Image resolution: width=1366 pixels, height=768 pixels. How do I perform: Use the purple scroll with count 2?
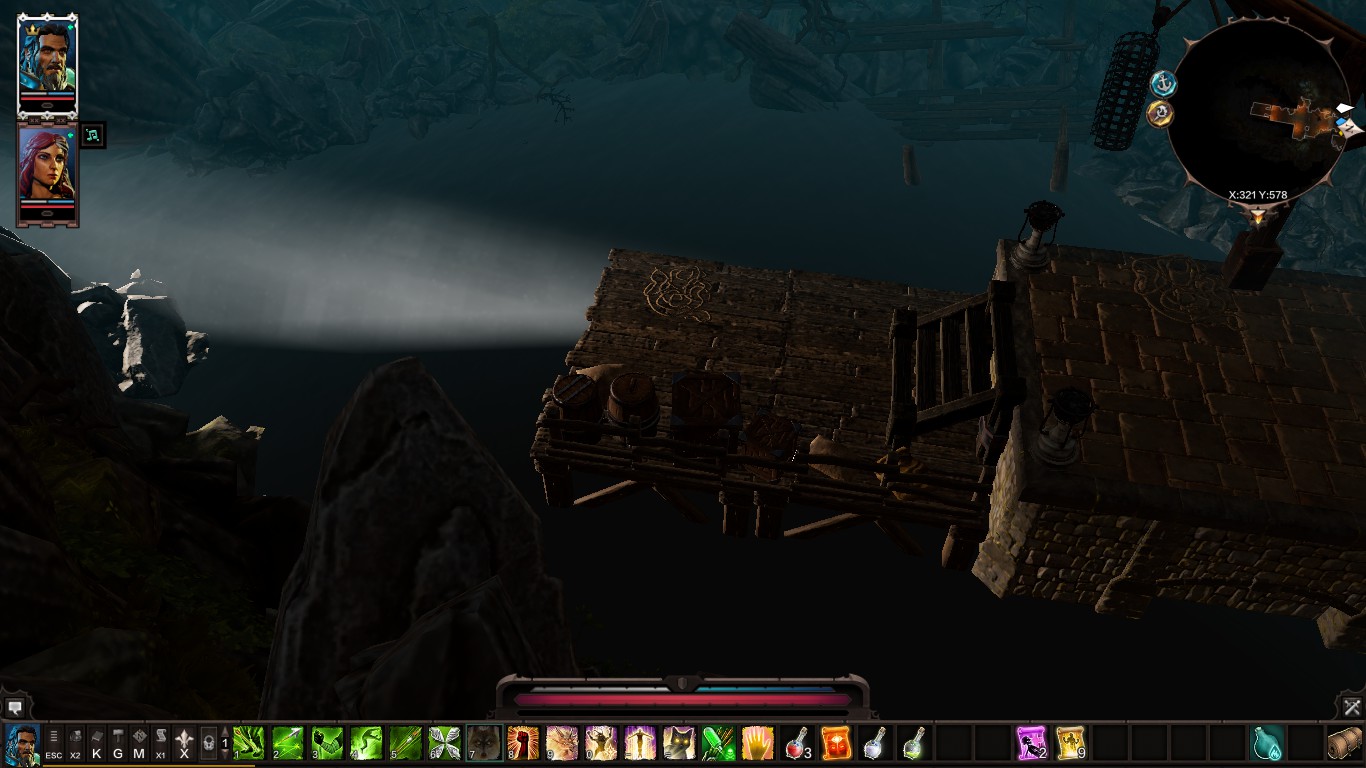click(x=1031, y=743)
